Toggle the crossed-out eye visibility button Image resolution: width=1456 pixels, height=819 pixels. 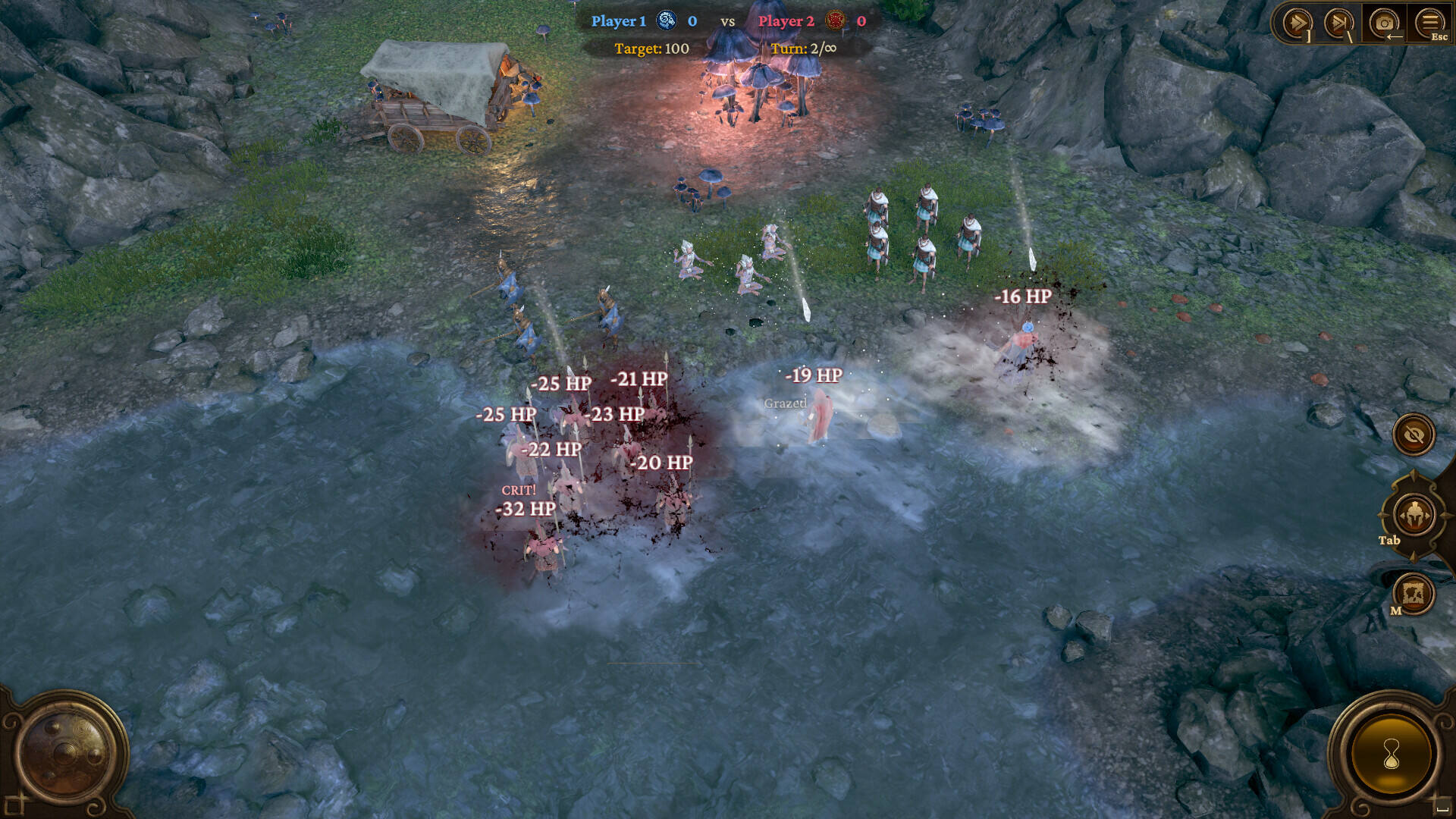(1414, 435)
